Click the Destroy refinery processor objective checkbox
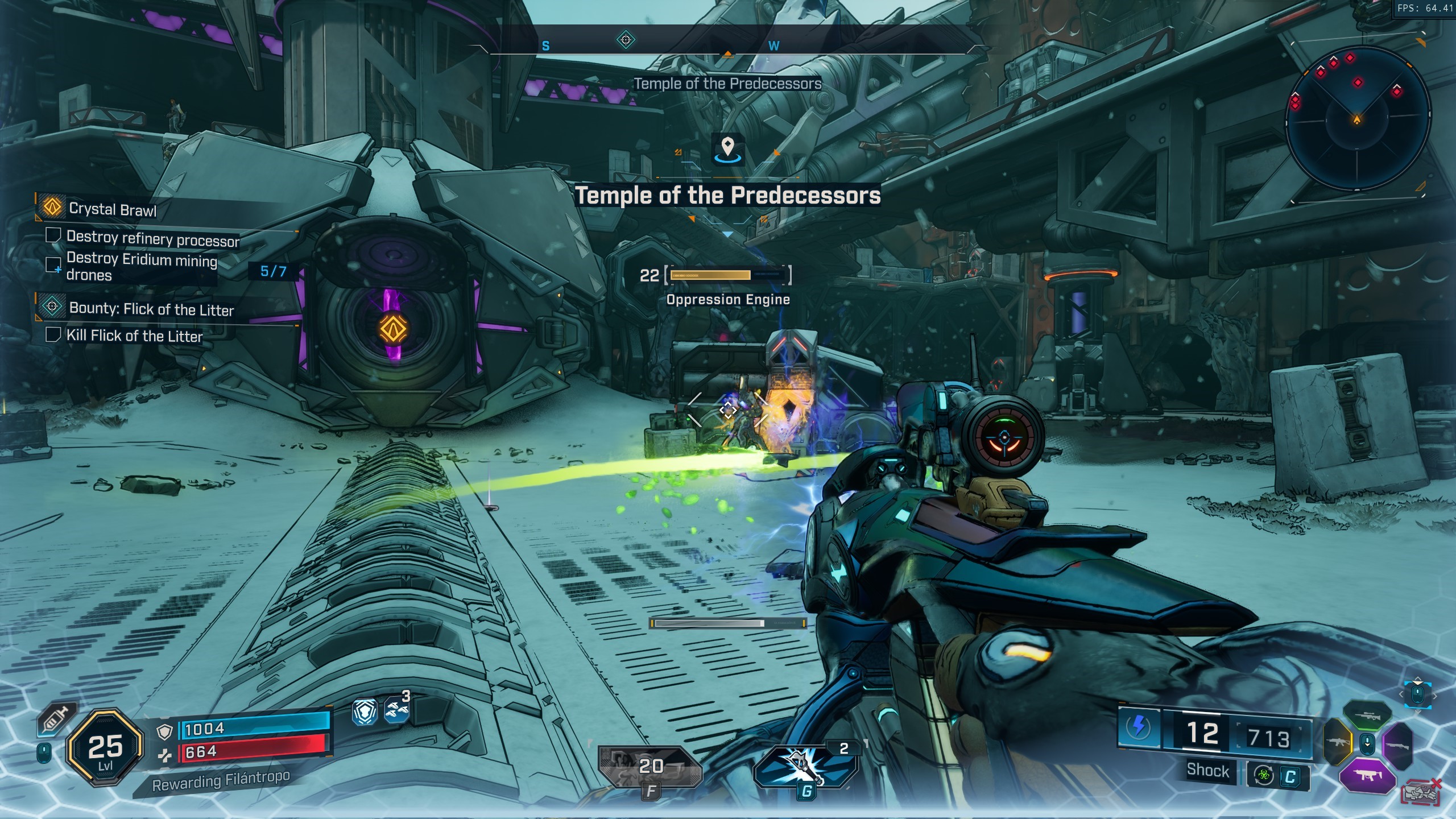Screen dimensions: 1456x819 coord(53,235)
